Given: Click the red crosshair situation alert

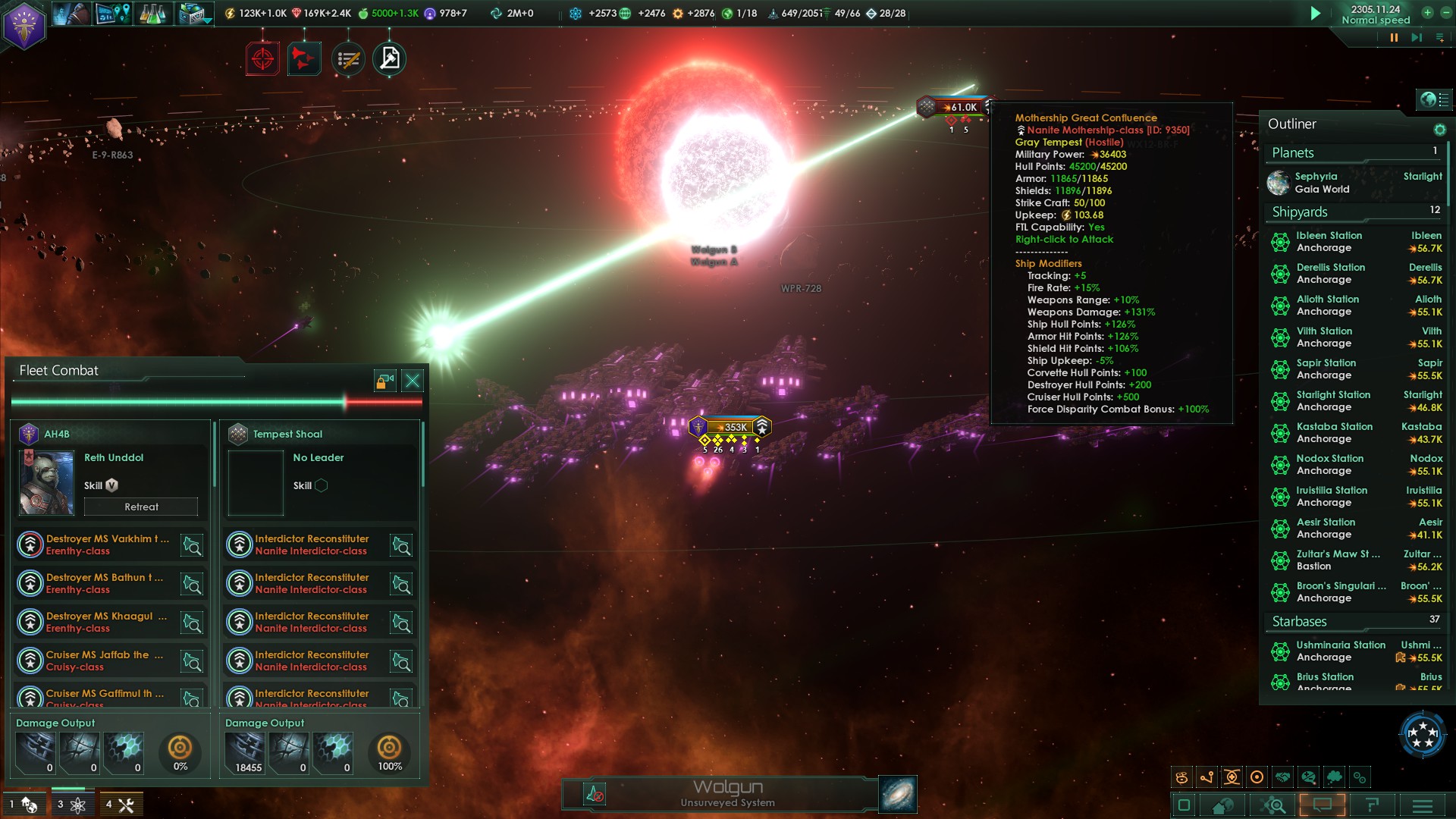Looking at the screenshot, I should 262,59.
